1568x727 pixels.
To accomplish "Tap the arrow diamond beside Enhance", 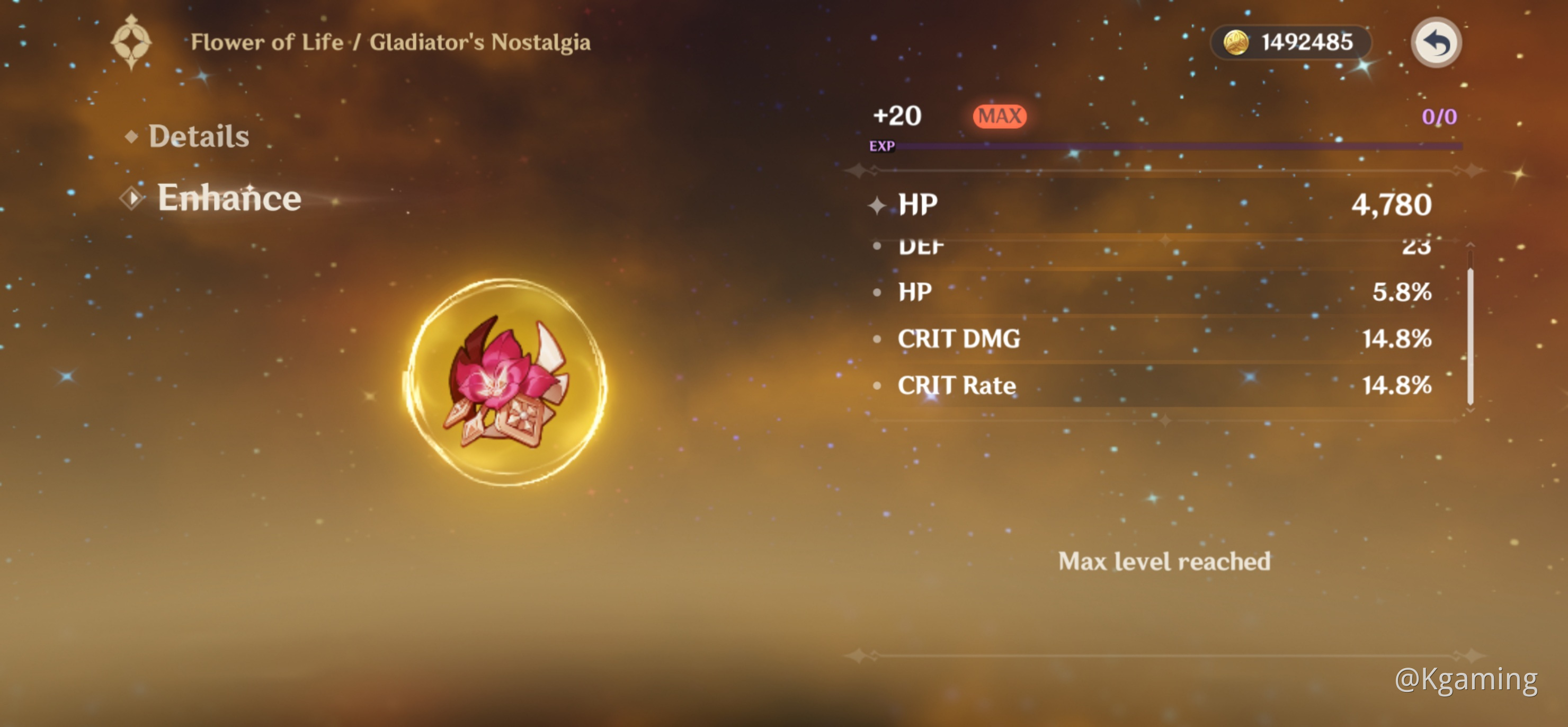I will pos(132,197).
